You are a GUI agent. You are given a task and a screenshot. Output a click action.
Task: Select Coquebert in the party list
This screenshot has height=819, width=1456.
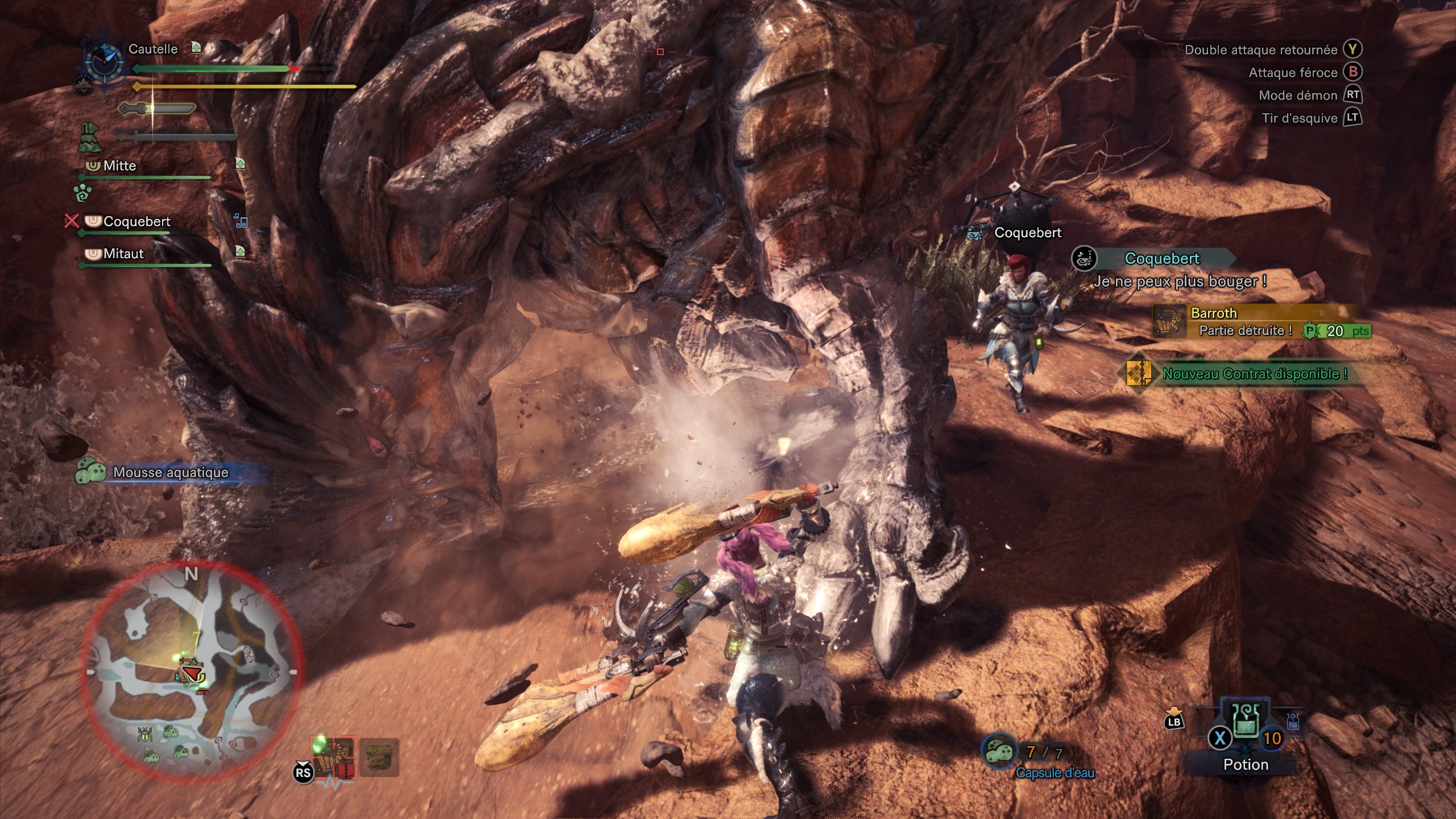tap(136, 222)
